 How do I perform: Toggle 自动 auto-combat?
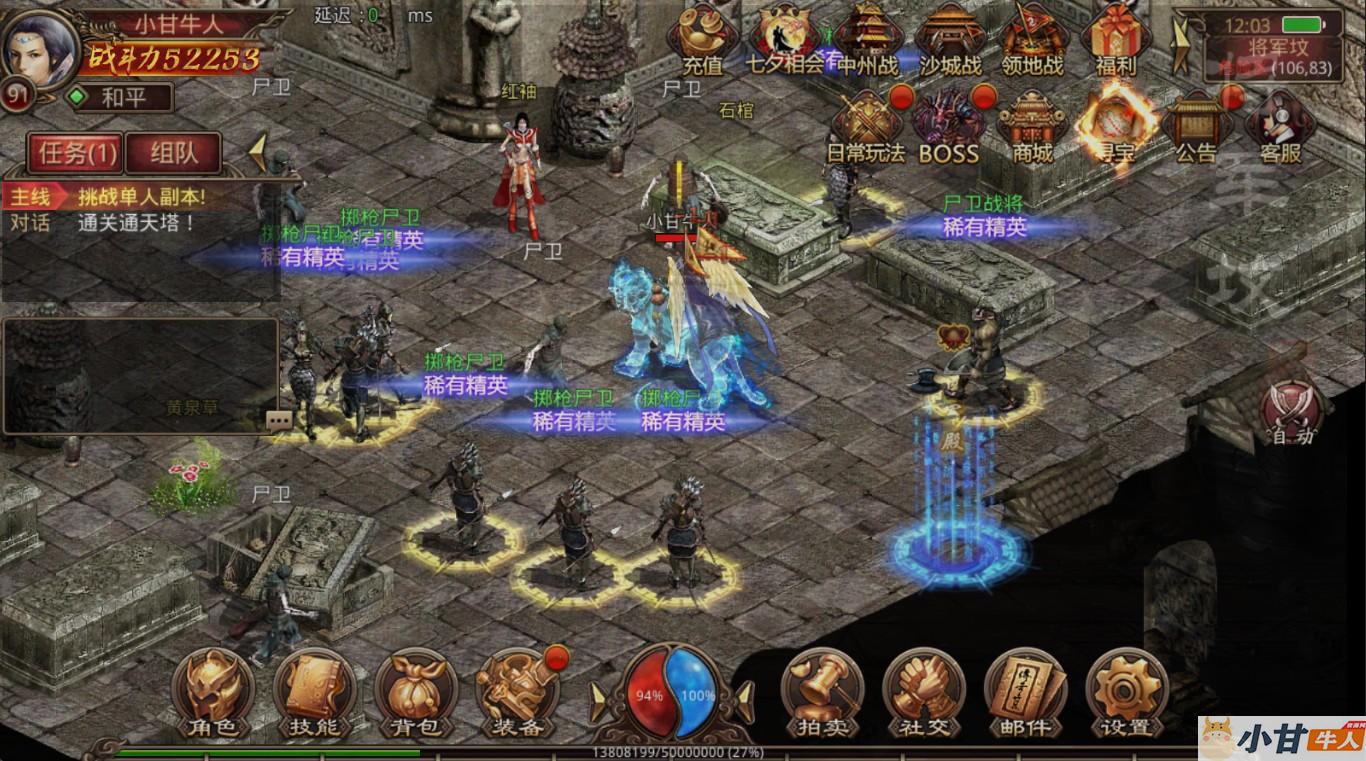tap(1291, 413)
